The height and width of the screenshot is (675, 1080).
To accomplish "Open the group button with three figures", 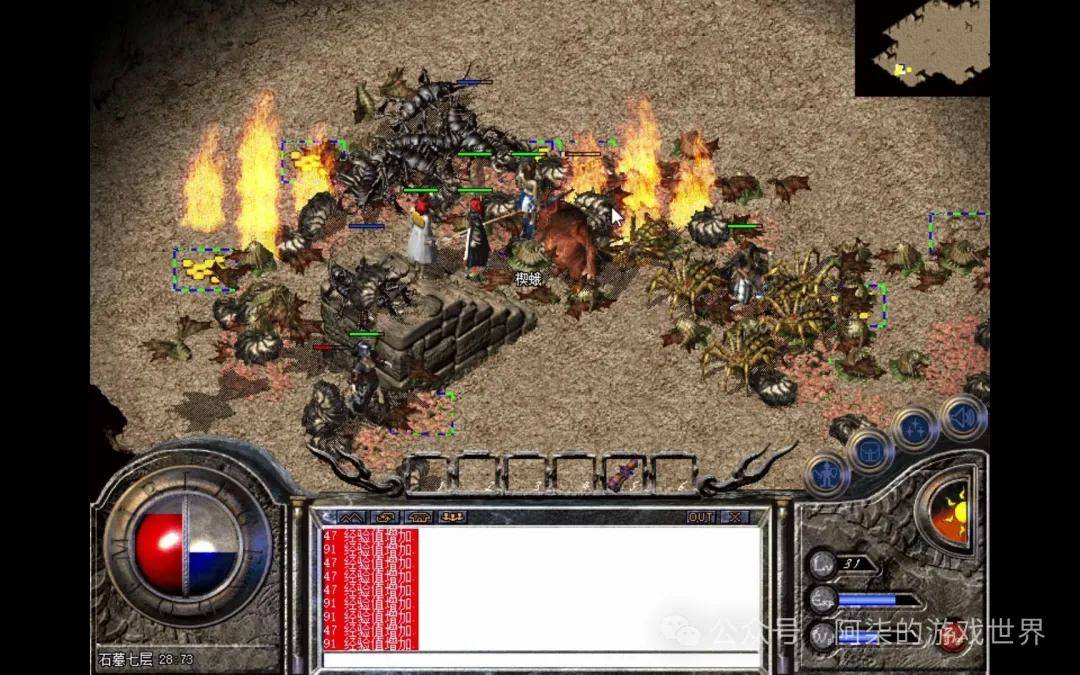I will (x=453, y=517).
